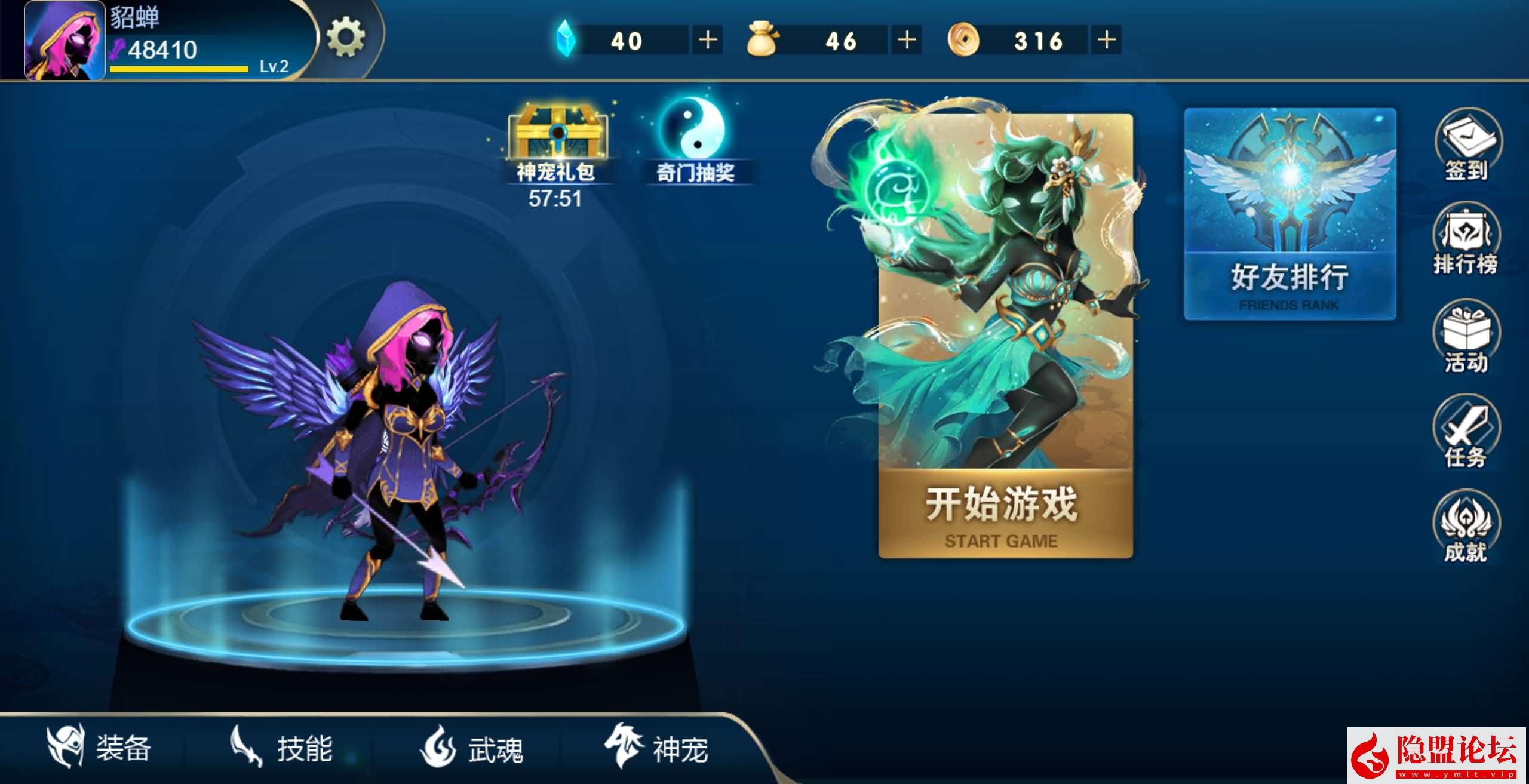Viewport: 1529px width, 784px height.
Task: Add more gems with the crystal plus button
Action: click(708, 41)
